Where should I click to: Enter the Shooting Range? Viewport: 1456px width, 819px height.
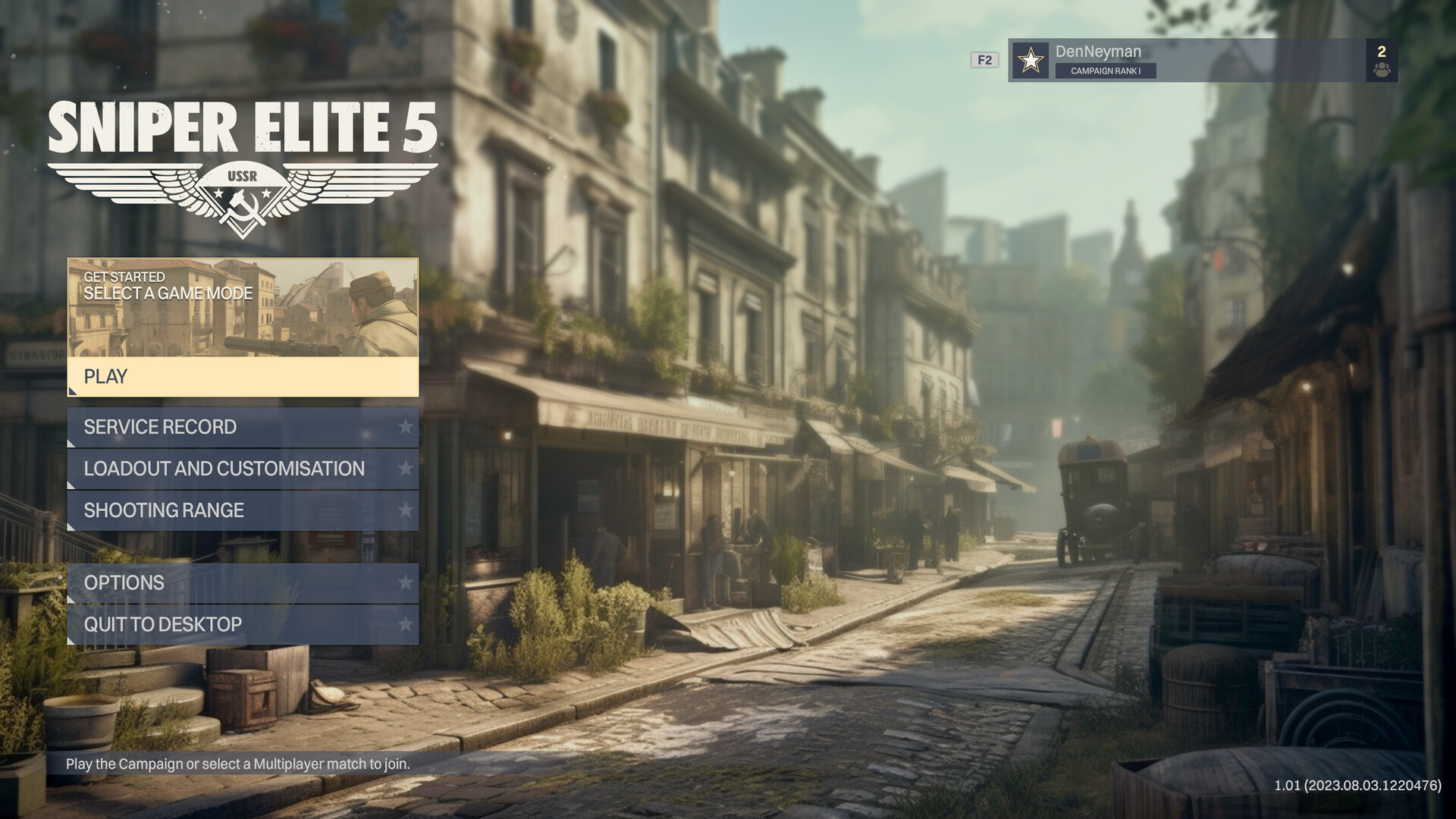[243, 510]
